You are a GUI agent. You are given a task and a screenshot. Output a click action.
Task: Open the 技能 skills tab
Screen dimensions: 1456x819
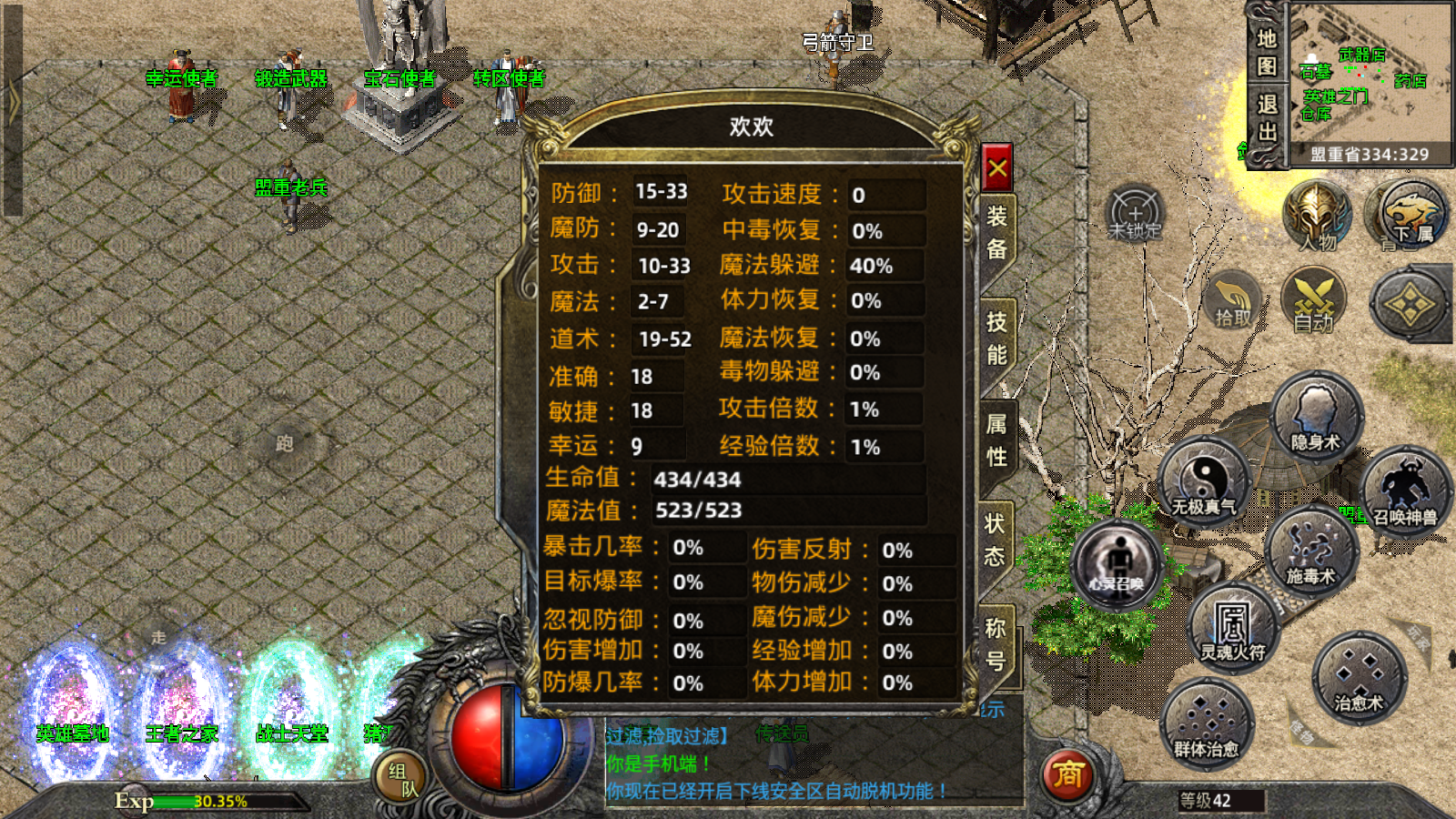click(x=996, y=338)
